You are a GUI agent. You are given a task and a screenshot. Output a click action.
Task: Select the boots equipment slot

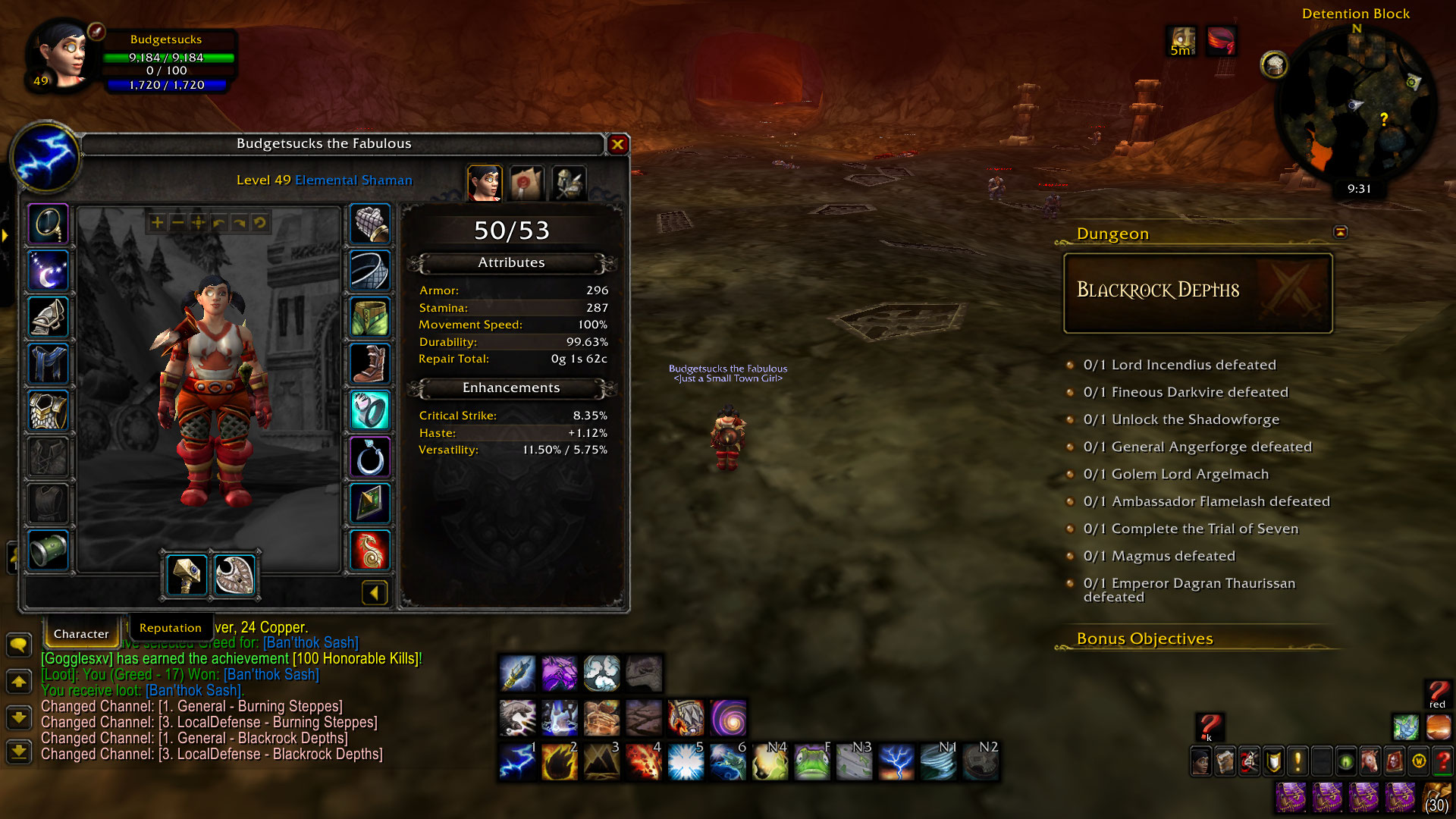(370, 364)
